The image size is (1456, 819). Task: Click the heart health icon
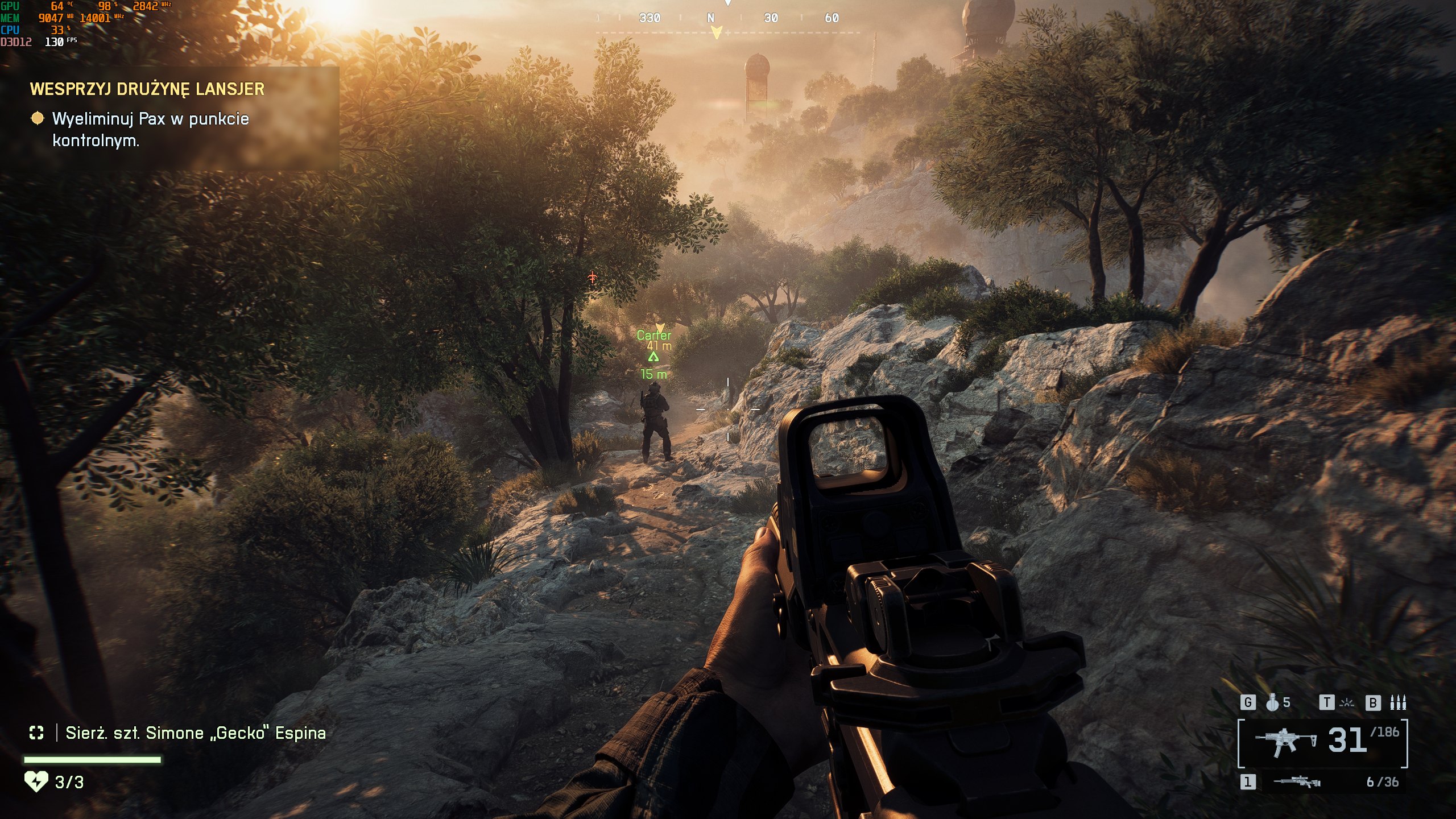point(36,782)
